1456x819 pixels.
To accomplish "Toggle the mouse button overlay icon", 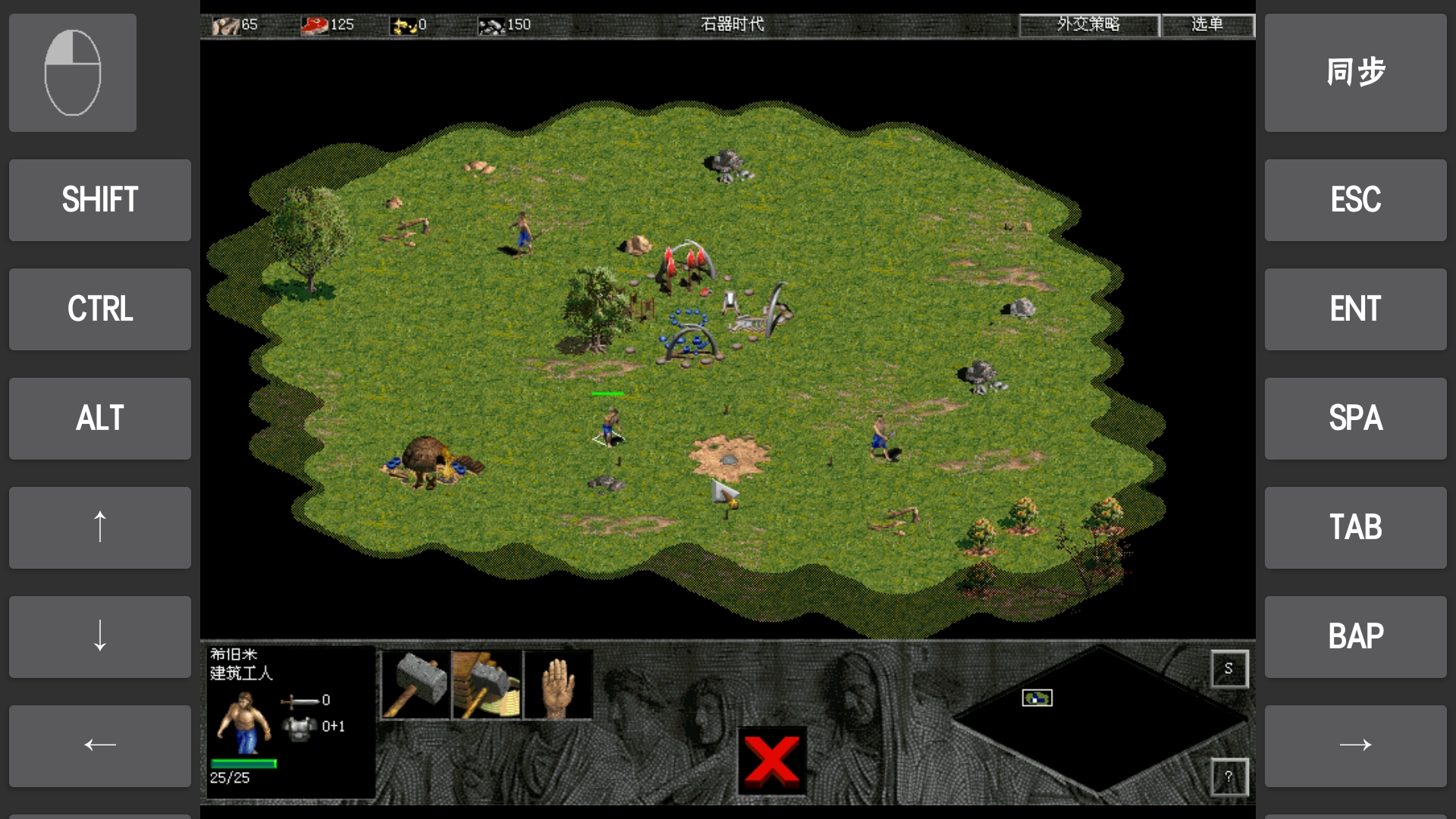I will click(73, 73).
